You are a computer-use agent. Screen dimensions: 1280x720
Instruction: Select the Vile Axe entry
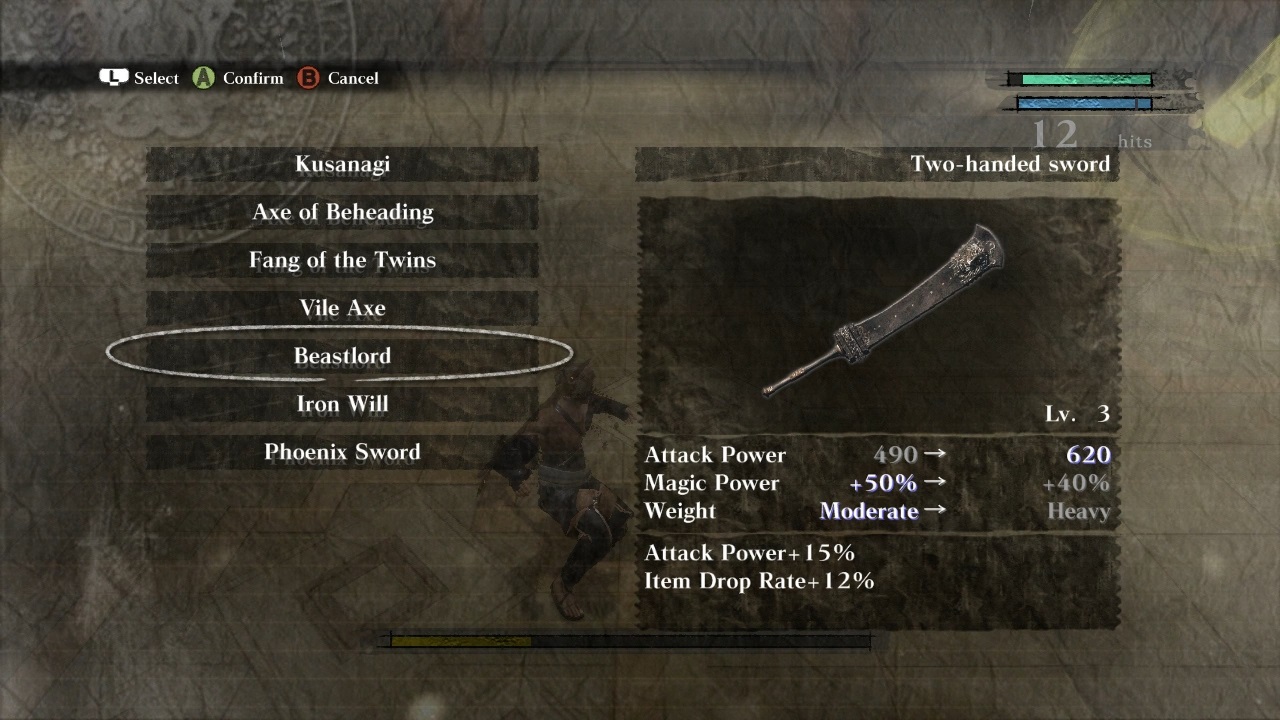point(342,308)
